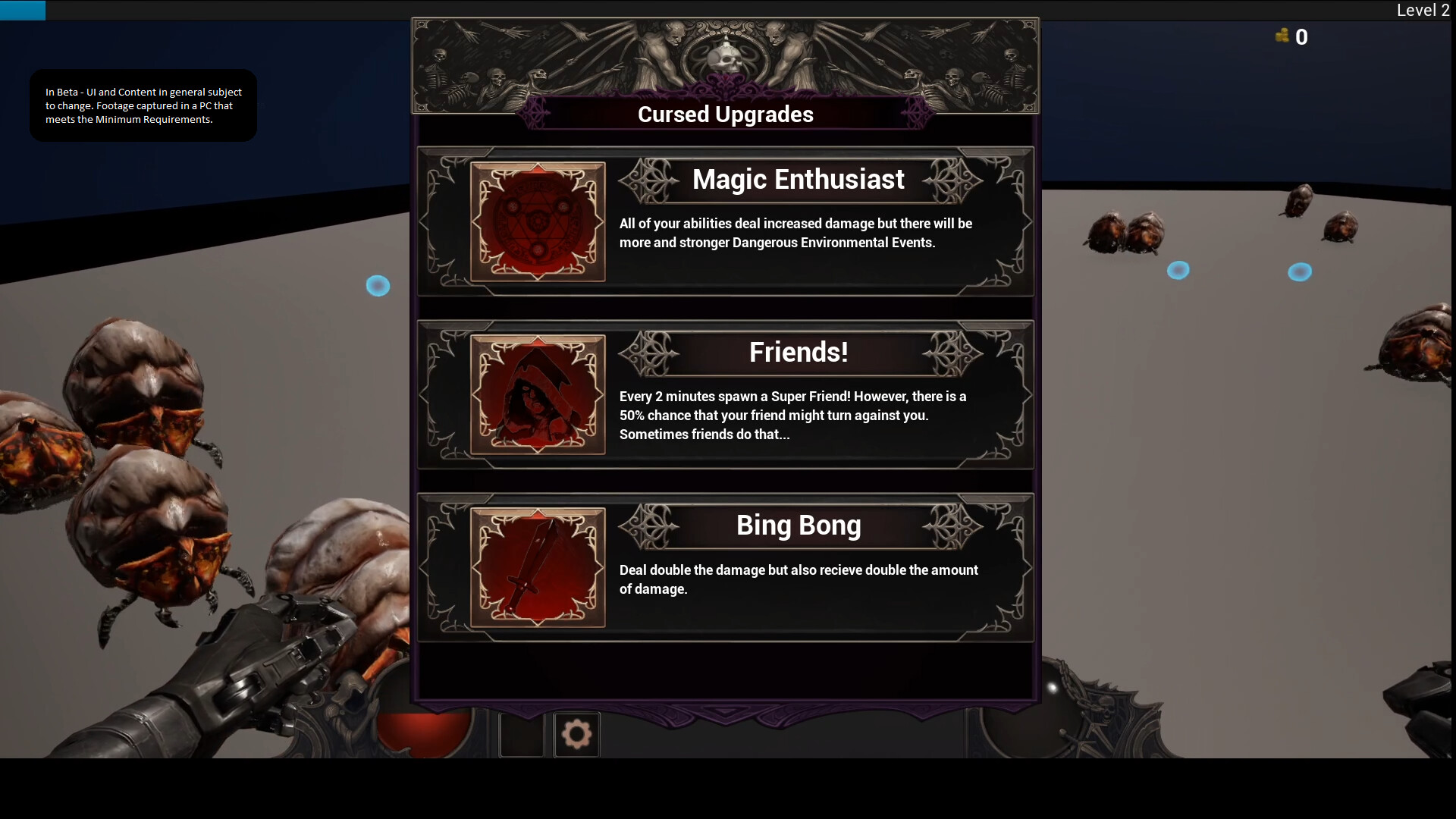
Task: Dismiss the Beta disclaimer notice box
Action: tap(143, 105)
